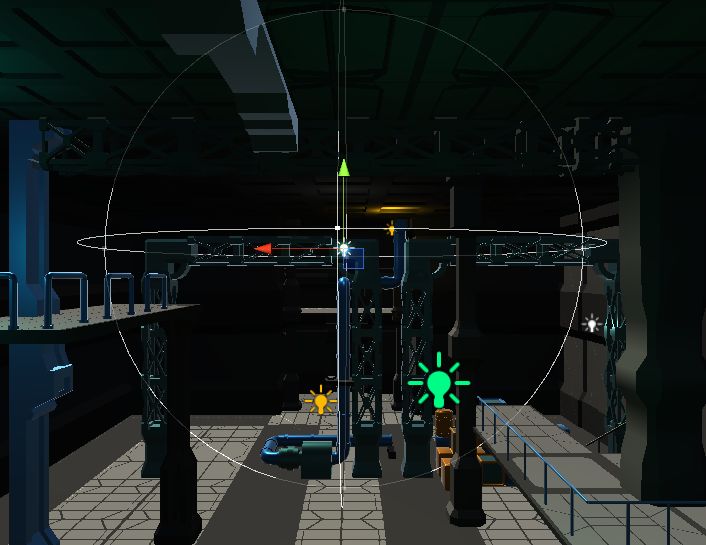Screen dimensions: 706x545
Task: Click the blue square plane handle
Action: point(353,258)
